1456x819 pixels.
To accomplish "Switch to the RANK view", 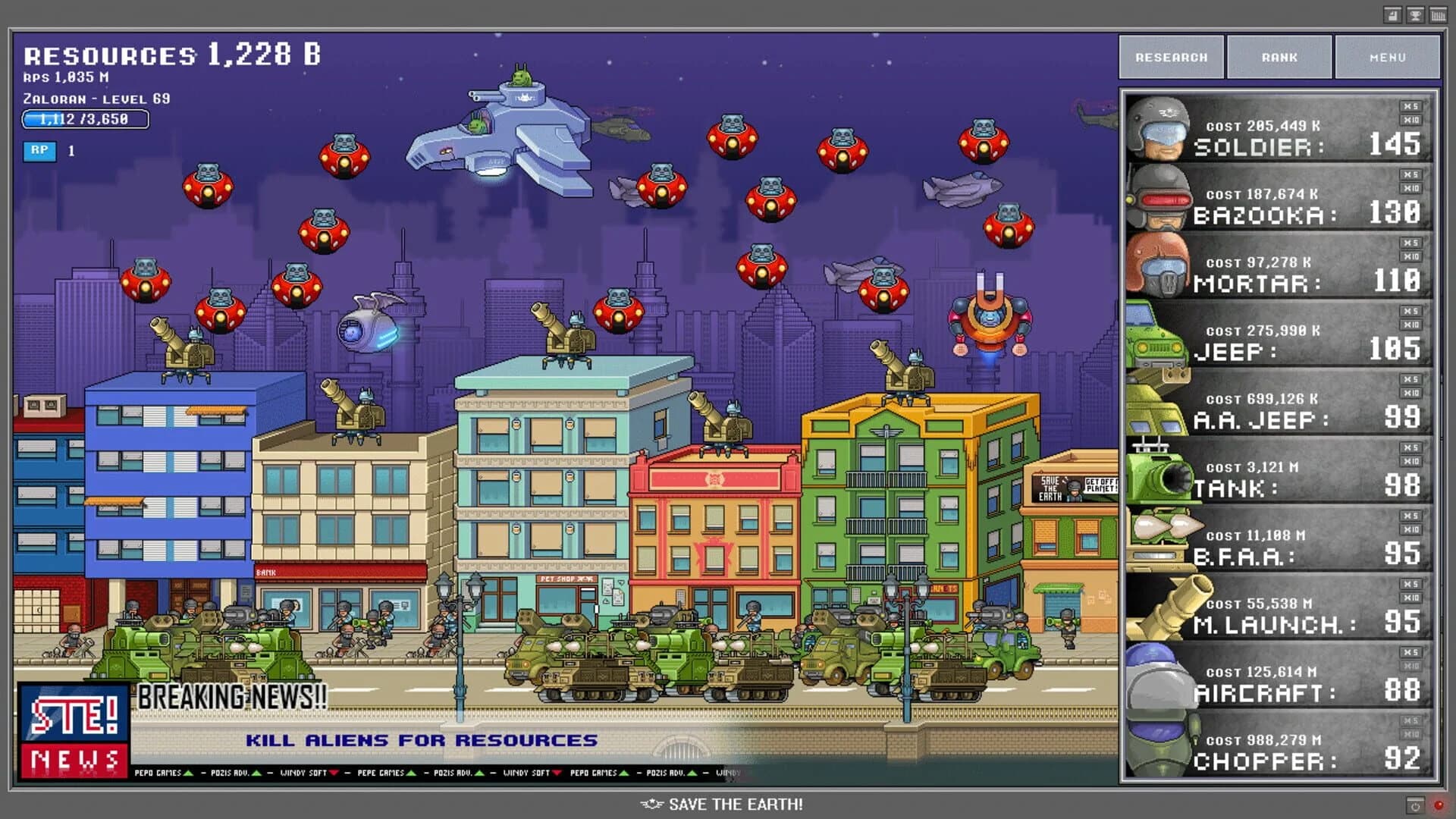I will point(1281,57).
